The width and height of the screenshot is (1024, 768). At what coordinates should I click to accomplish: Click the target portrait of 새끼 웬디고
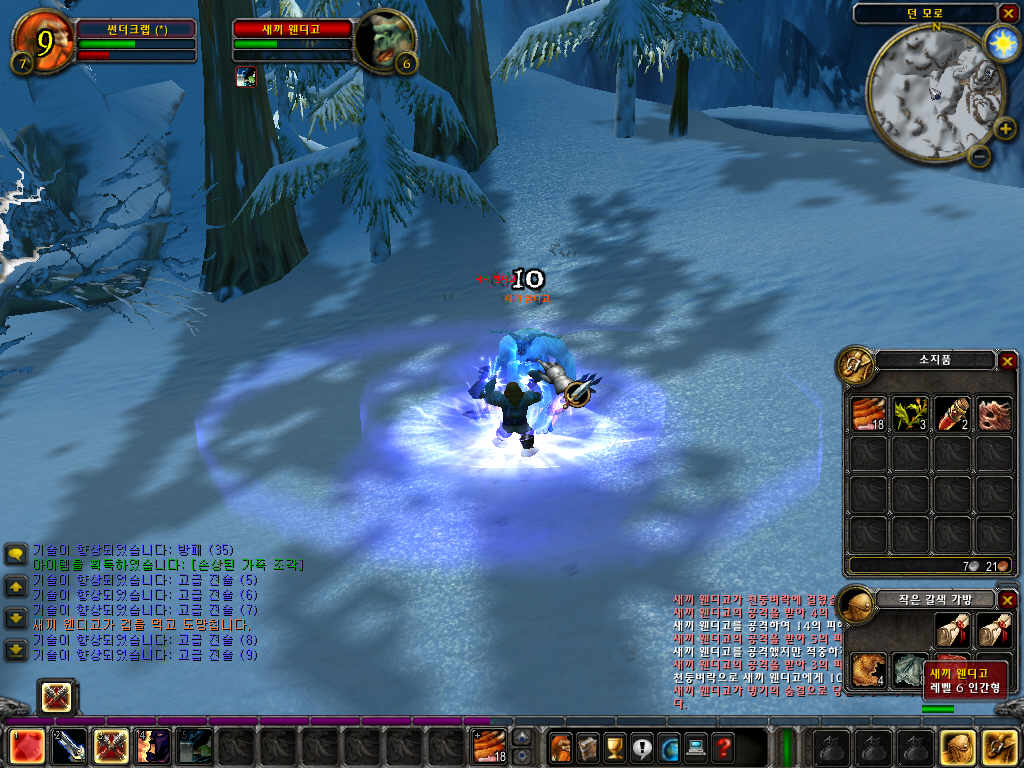(x=384, y=40)
